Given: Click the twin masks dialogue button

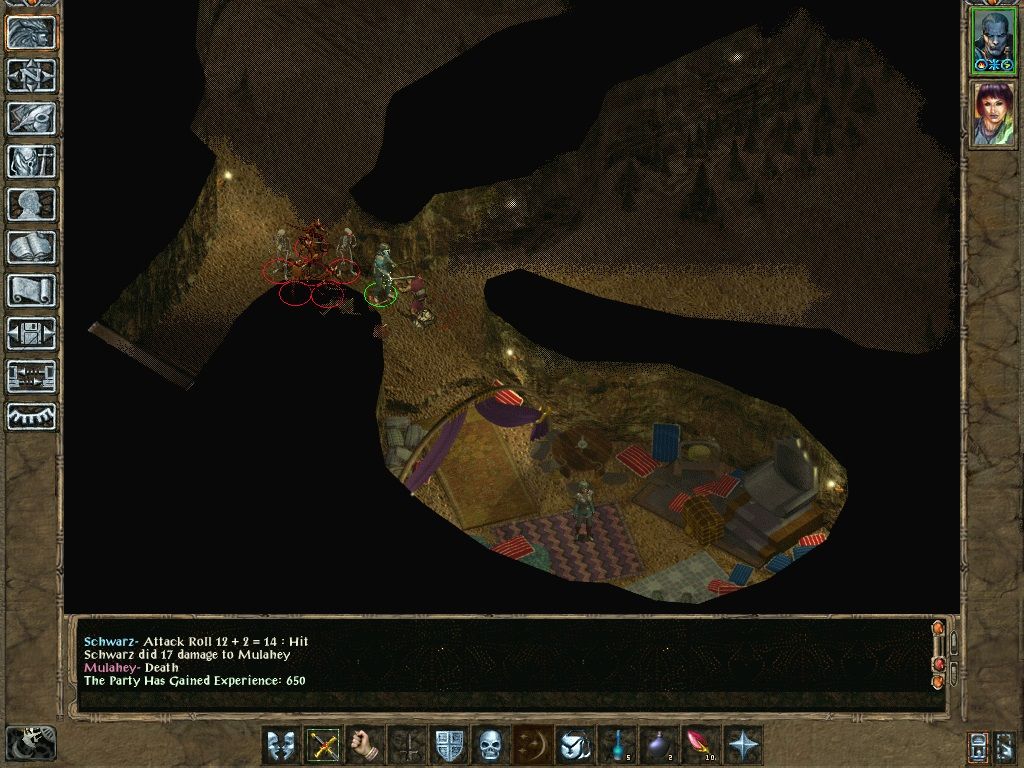Looking at the screenshot, I should point(281,745).
